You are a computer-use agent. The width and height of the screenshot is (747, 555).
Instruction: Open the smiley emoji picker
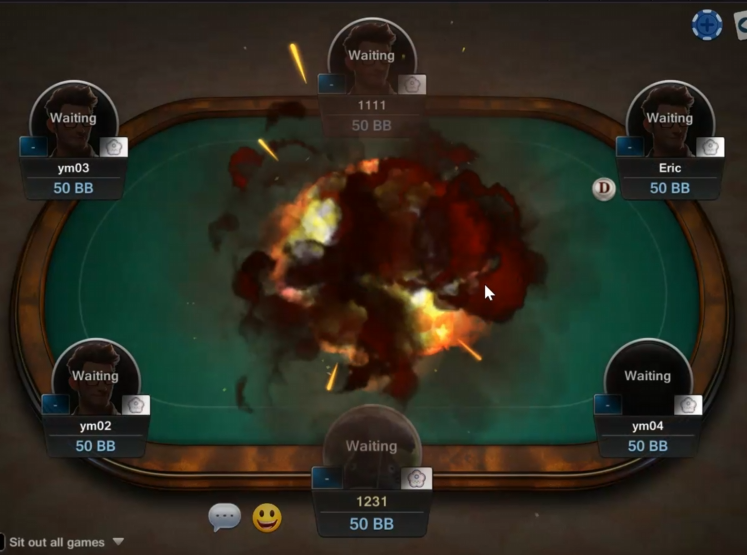266,517
